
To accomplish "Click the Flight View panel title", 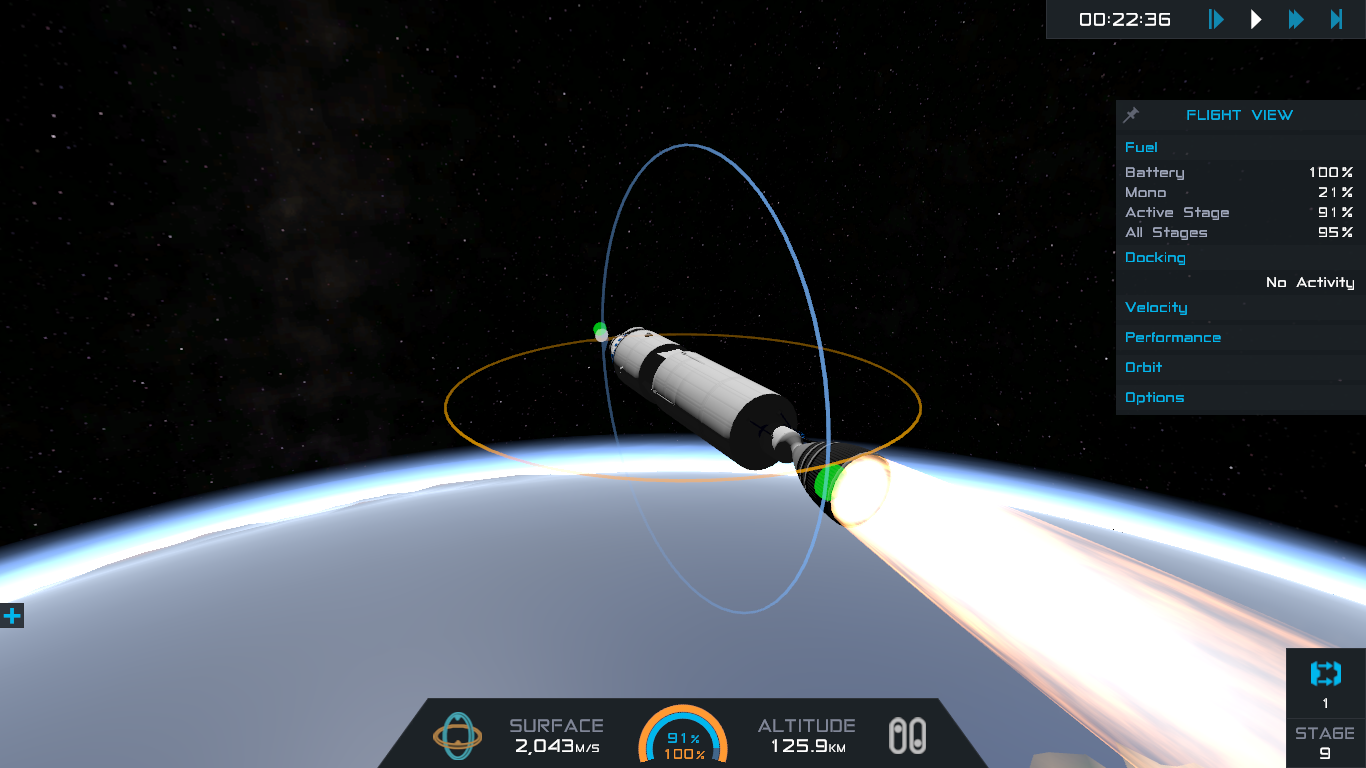I will [x=1239, y=115].
